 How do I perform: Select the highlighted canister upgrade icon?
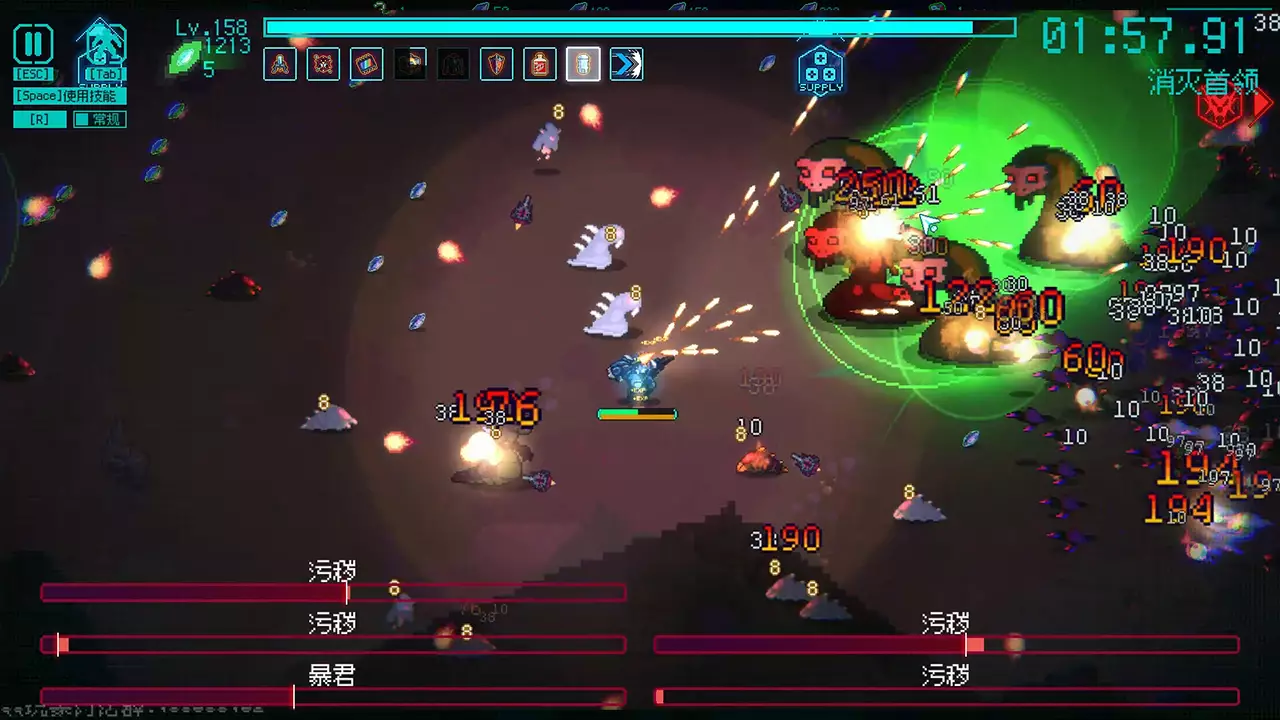(x=583, y=65)
